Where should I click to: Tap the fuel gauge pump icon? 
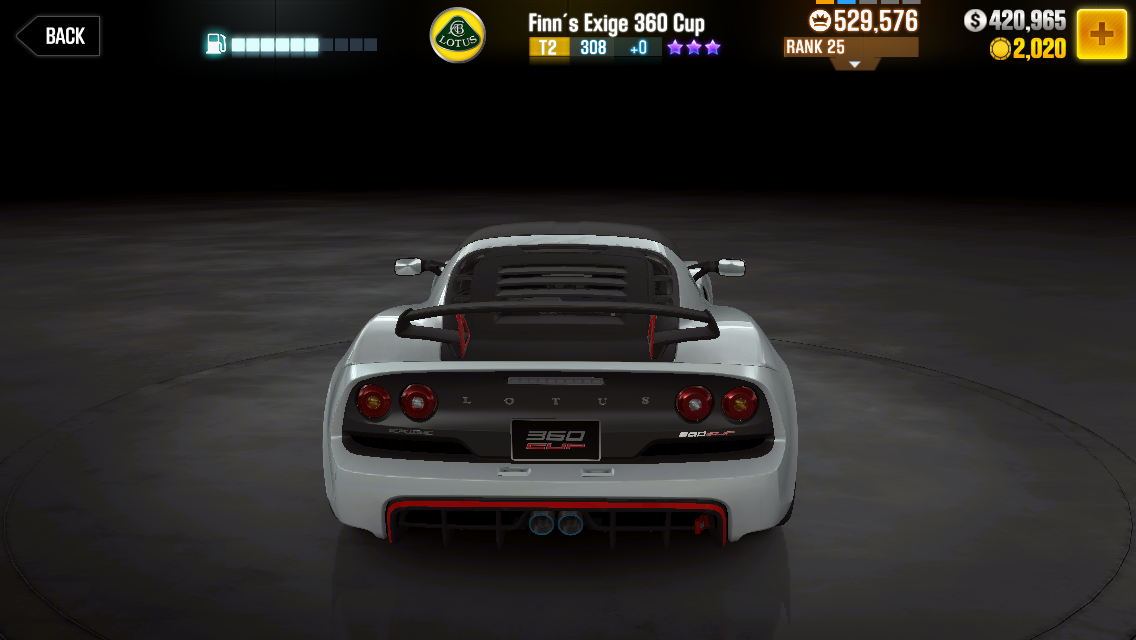click(x=215, y=44)
